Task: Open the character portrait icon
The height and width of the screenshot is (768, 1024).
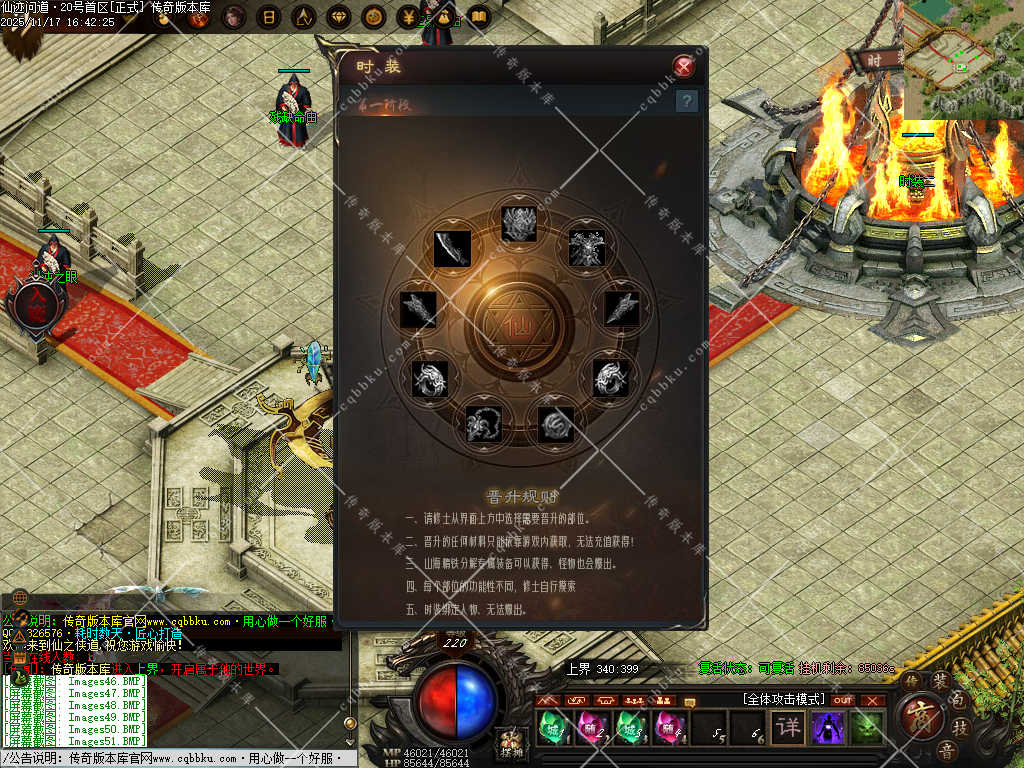Action: click(x=234, y=17)
